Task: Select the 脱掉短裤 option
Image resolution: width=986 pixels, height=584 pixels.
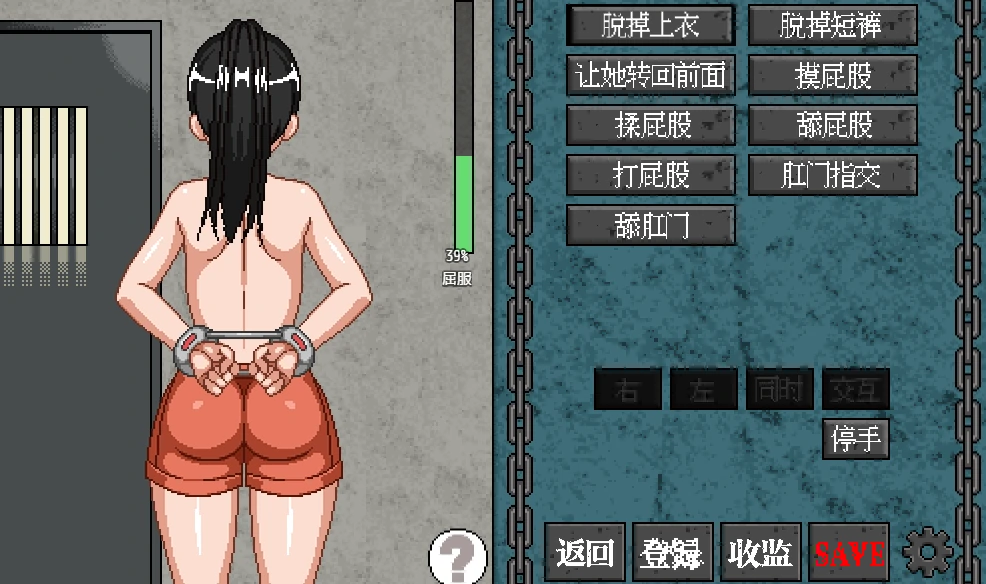Action: (x=832, y=25)
